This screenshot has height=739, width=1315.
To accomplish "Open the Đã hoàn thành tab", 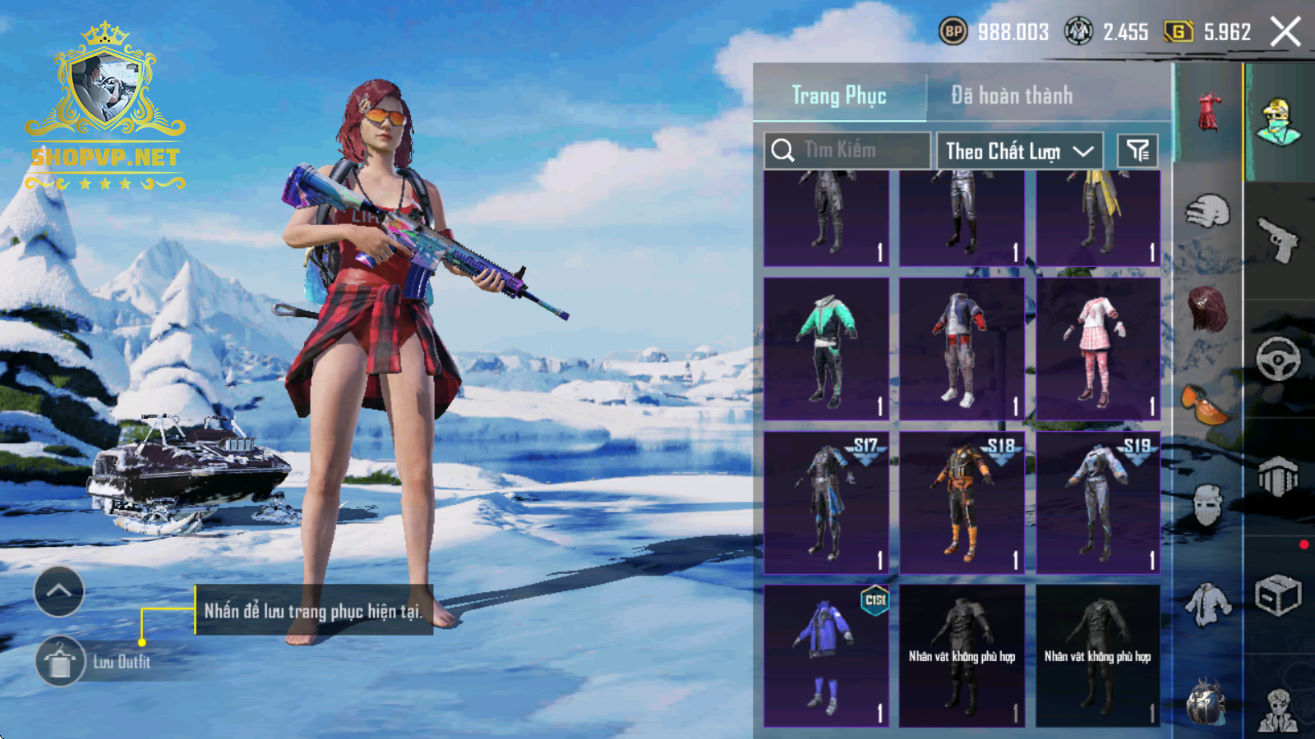I will [1011, 95].
